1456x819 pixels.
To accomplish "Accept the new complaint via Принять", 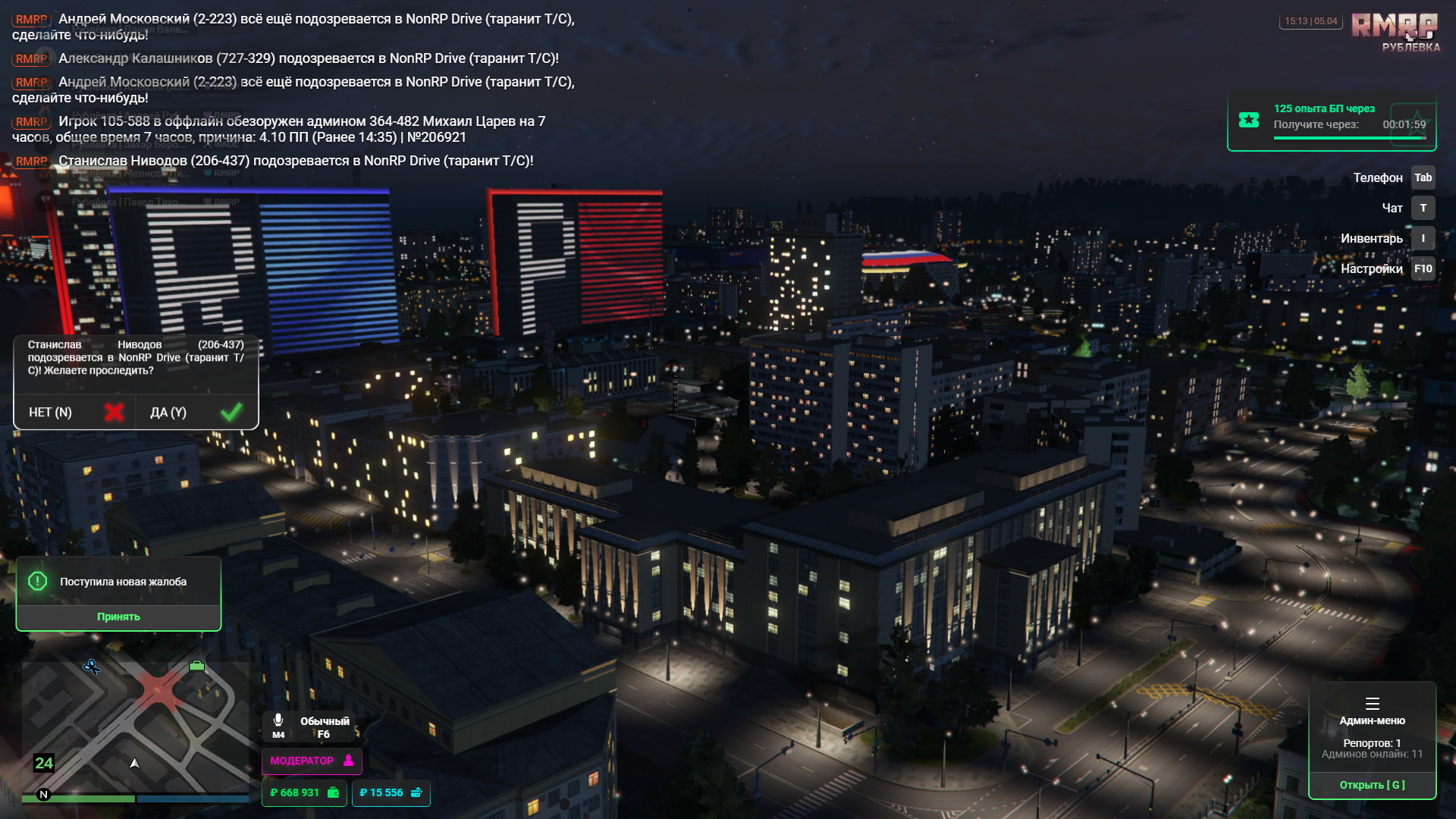I will [118, 617].
